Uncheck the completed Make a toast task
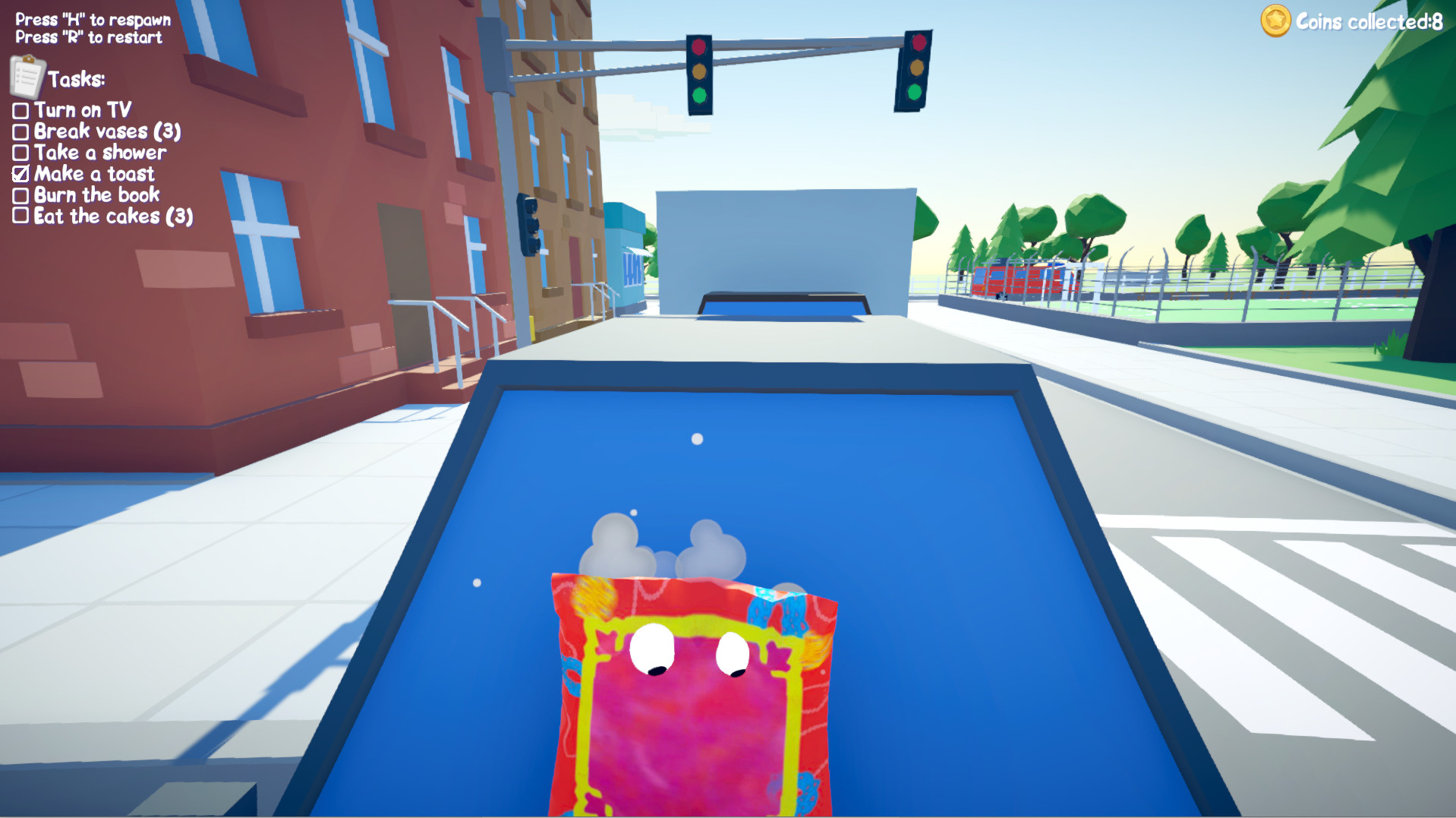Viewport: 1456px width, 818px height. click(20, 174)
